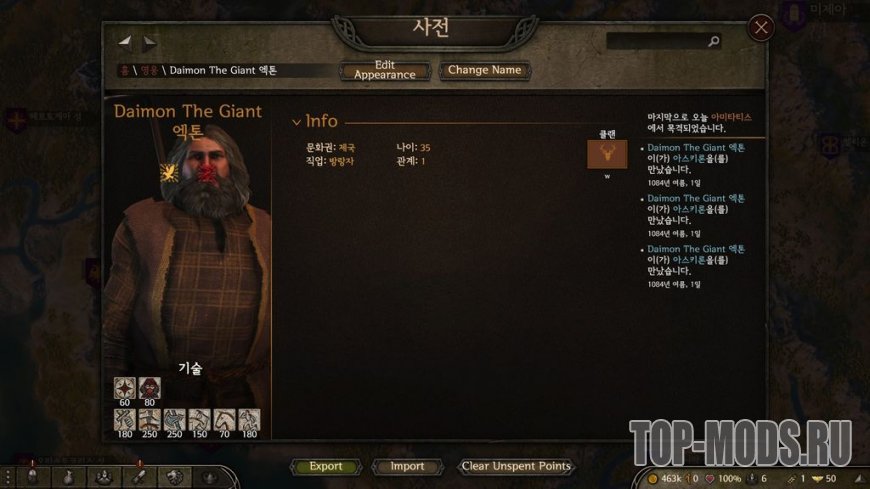Collapse the Info section
This screenshot has width=870, height=489.
(296, 122)
